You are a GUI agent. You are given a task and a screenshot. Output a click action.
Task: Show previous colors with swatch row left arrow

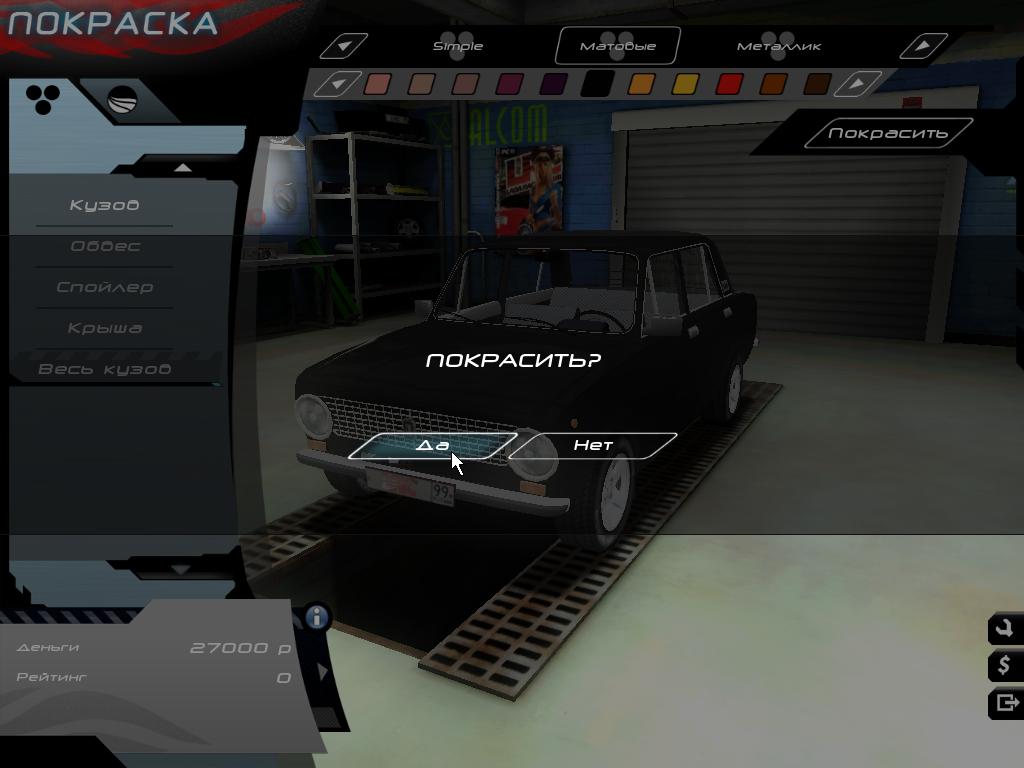(338, 84)
